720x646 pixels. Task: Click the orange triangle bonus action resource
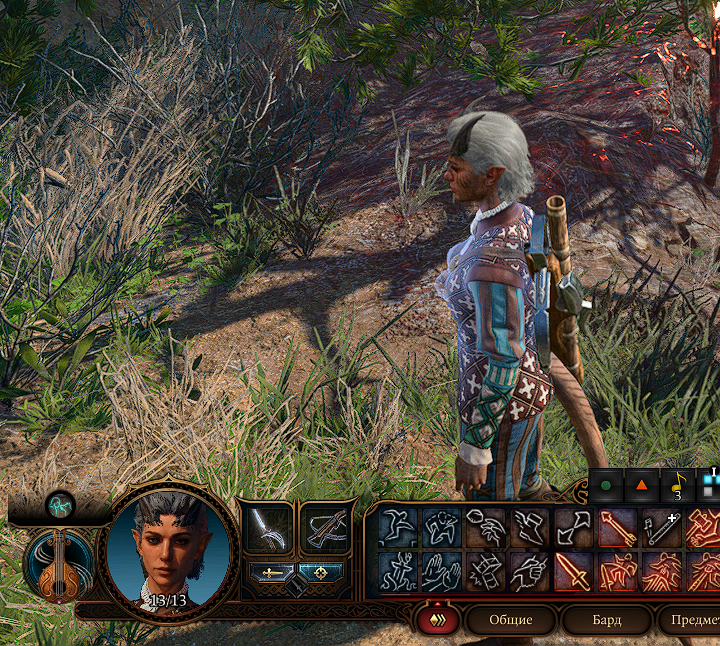click(642, 487)
